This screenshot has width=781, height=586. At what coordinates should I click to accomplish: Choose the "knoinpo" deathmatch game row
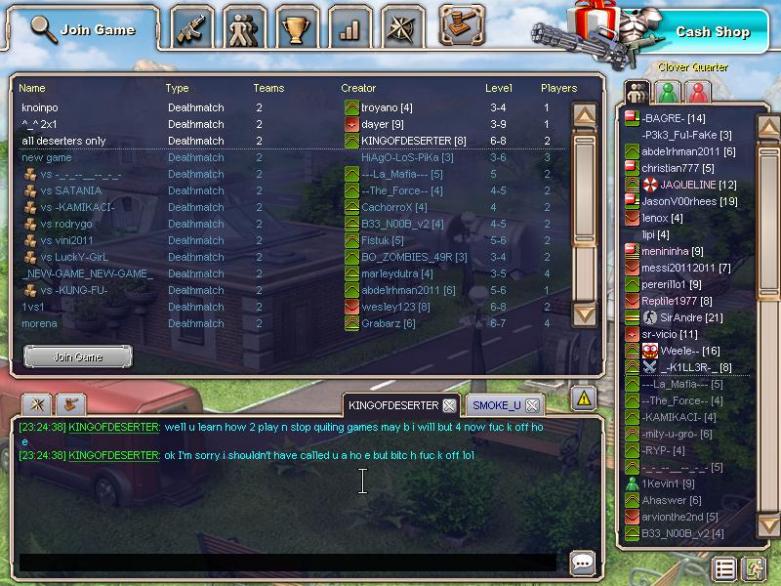40,107
